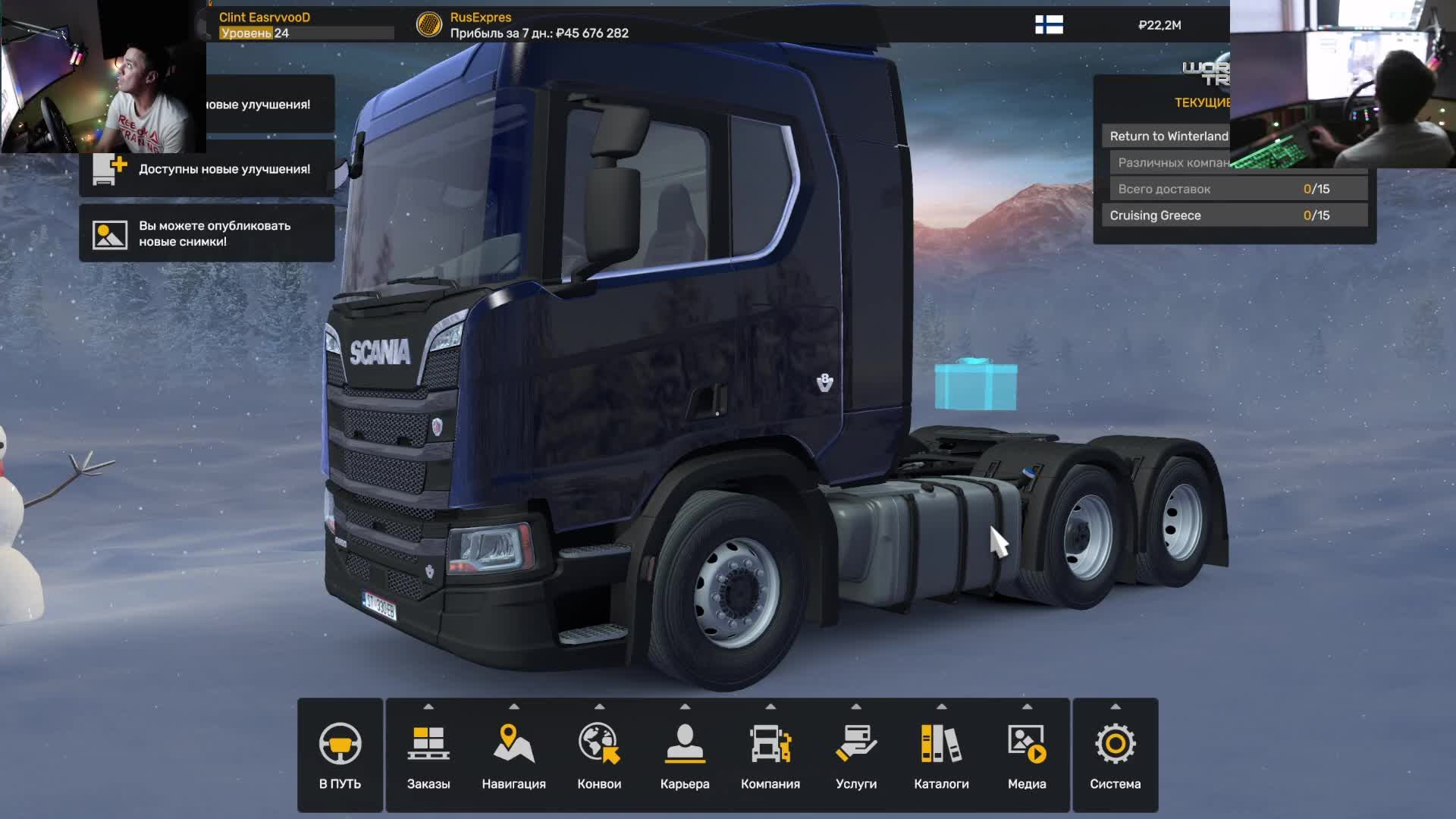The image size is (1456, 819).
Task: Open the Заказы jobs menu
Action: click(x=428, y=755)
